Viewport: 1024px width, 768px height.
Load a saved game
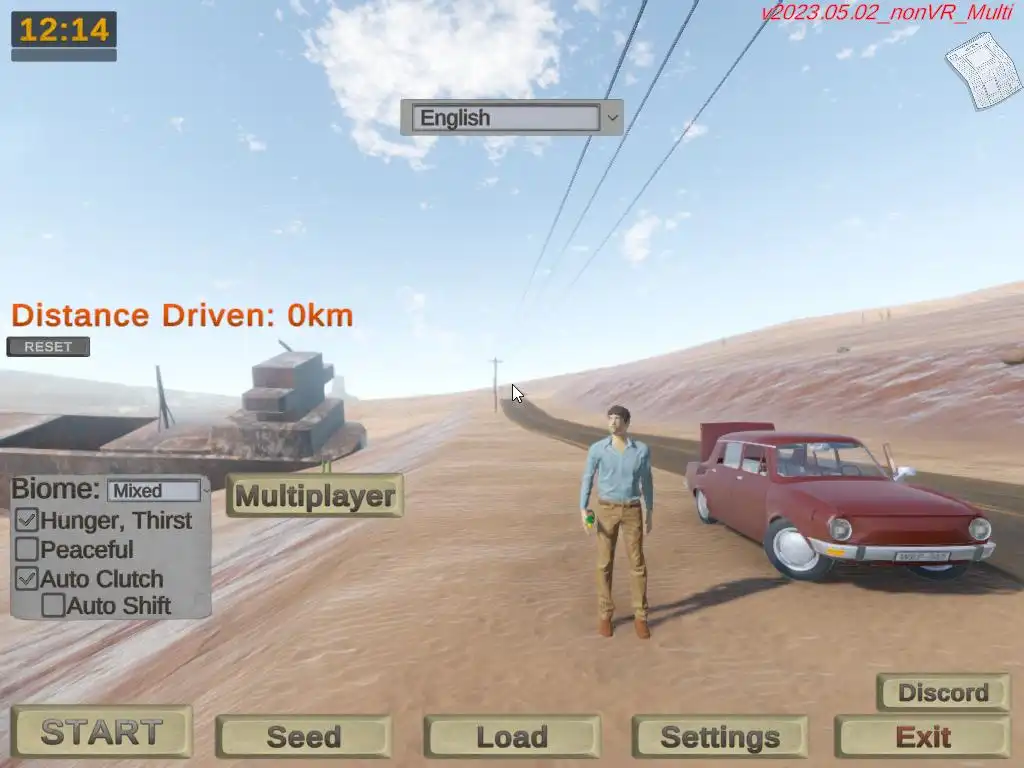[511, 737]
